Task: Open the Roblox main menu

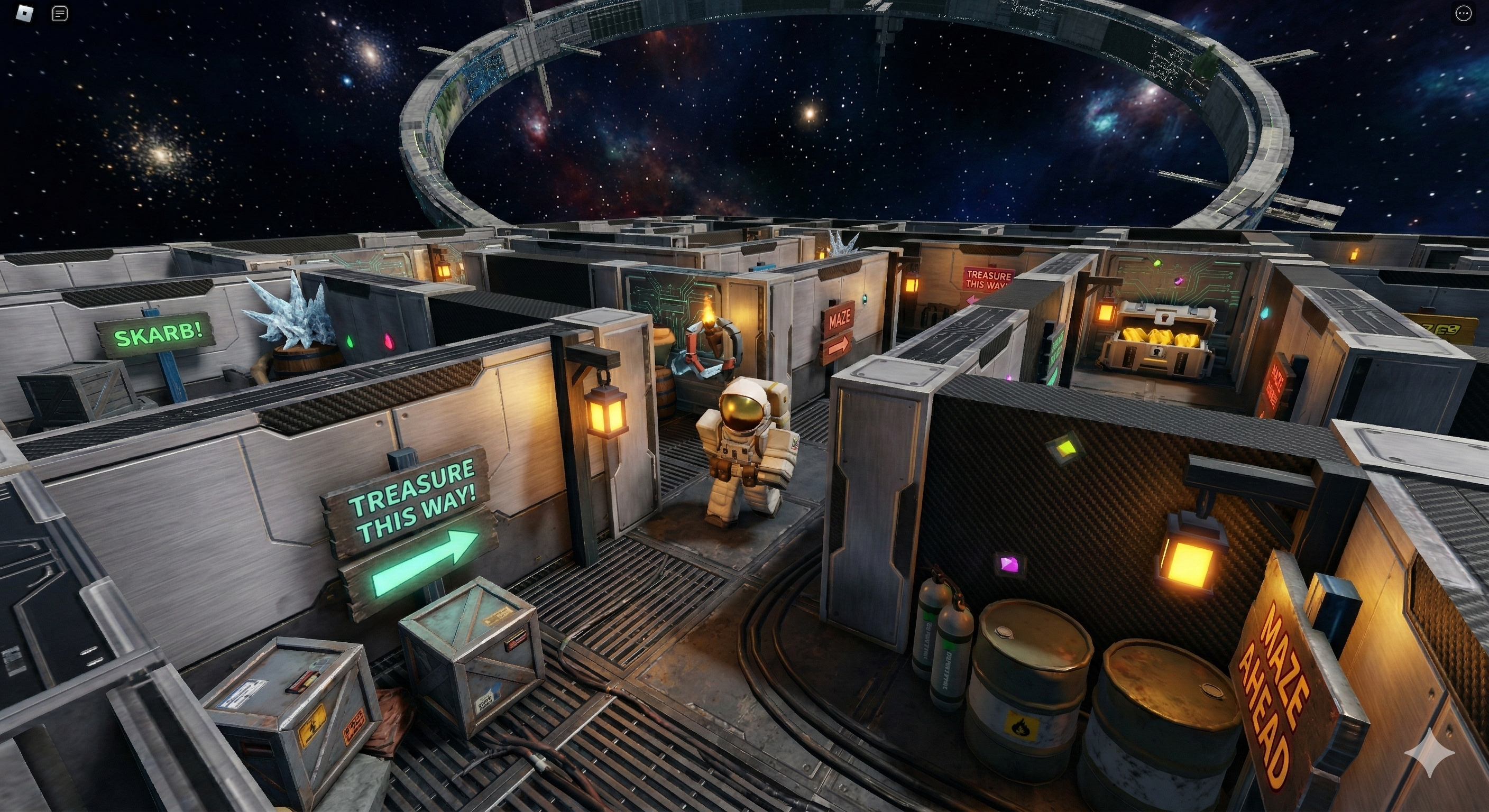Action: [25, 13]
